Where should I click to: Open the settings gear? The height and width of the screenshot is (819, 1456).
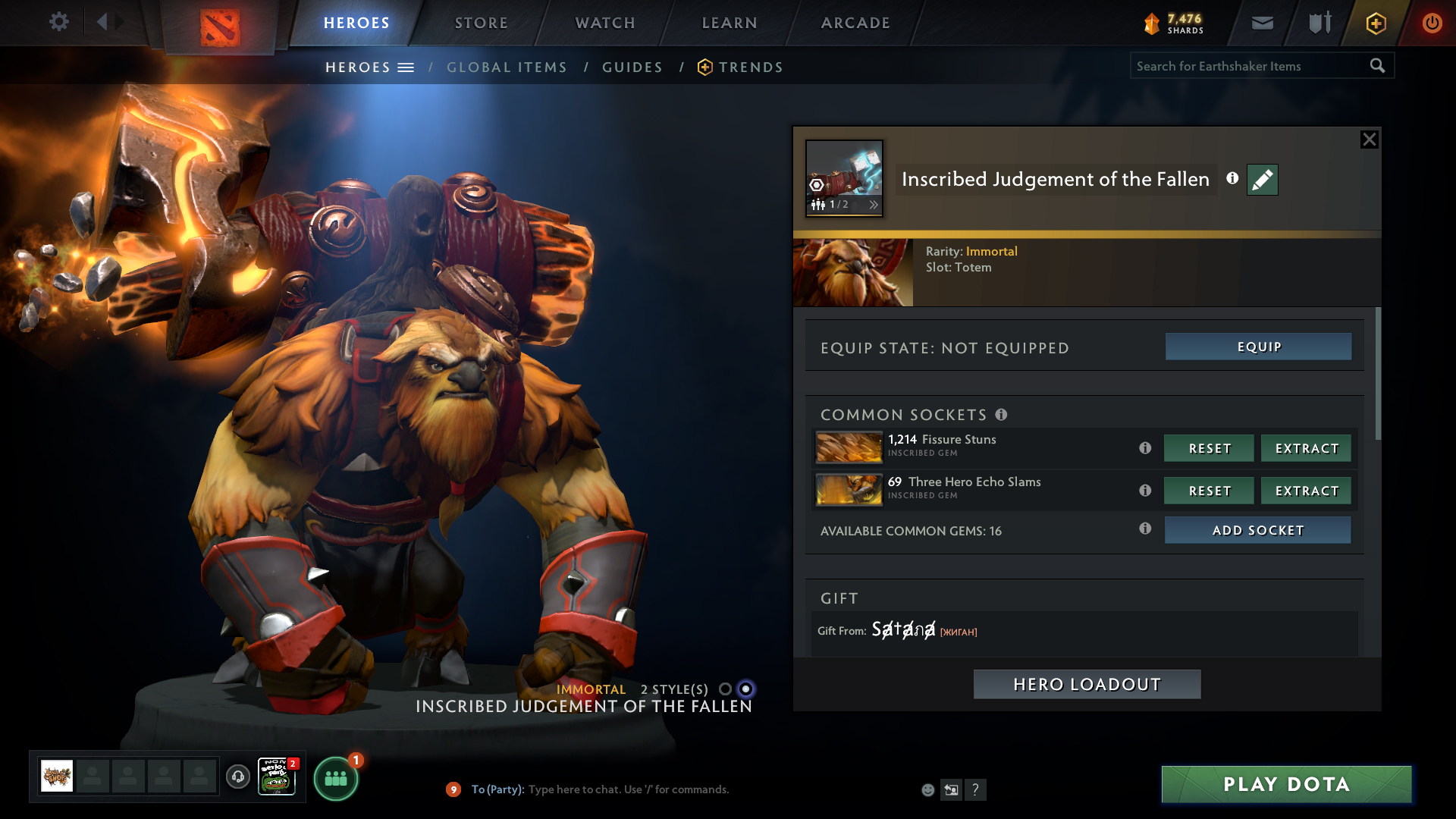tap(59, 22)
